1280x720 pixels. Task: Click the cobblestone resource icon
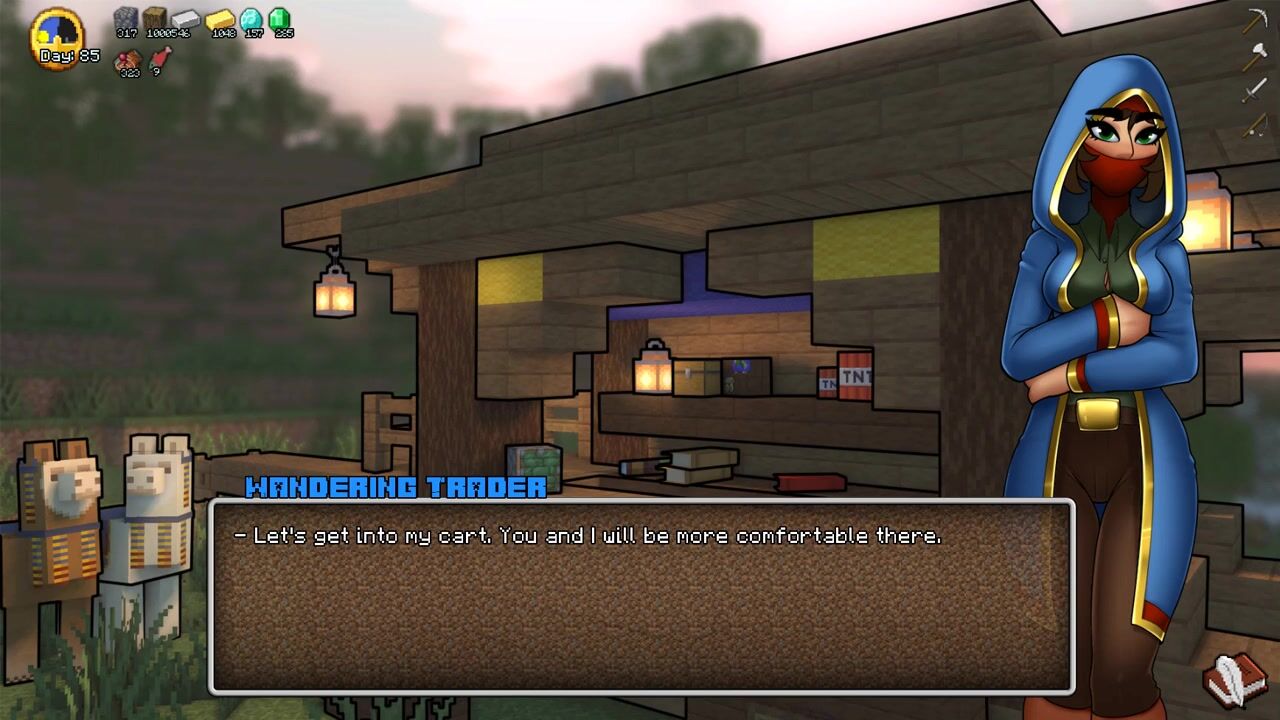click(x=126, y=18)
